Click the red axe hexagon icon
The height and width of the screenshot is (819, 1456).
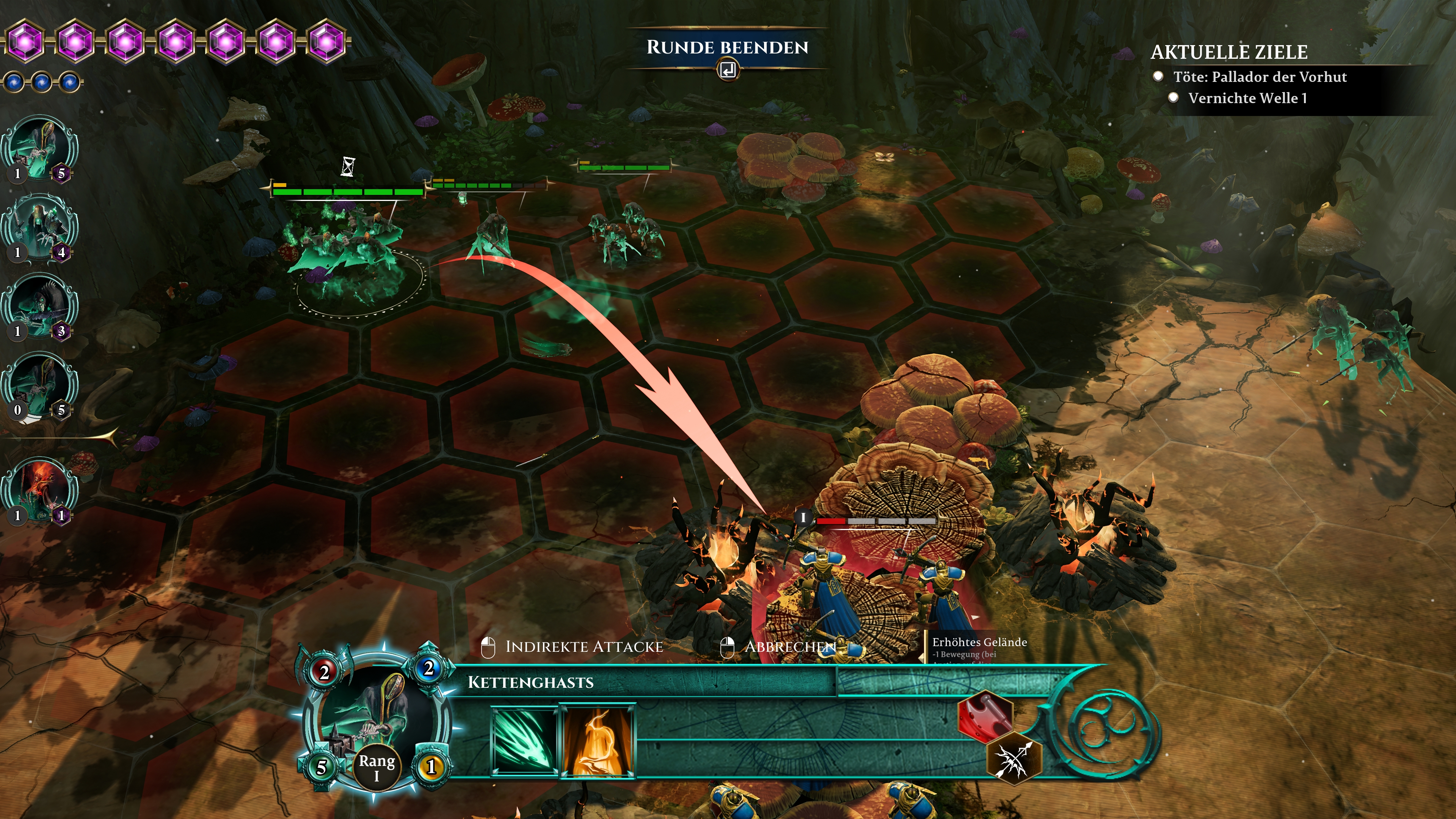(x=985, y=715)
